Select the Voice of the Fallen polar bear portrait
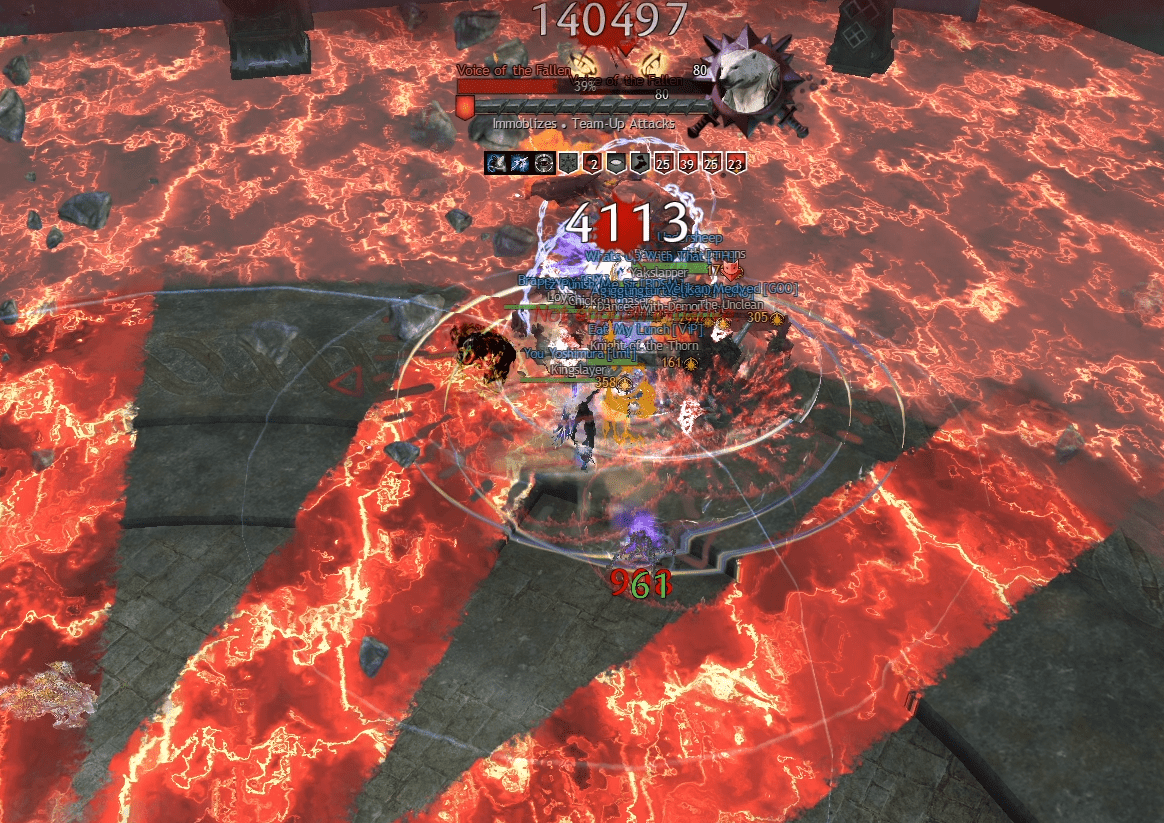Image resolution: width=1164 pixels, height=823 pixels. 745,84
